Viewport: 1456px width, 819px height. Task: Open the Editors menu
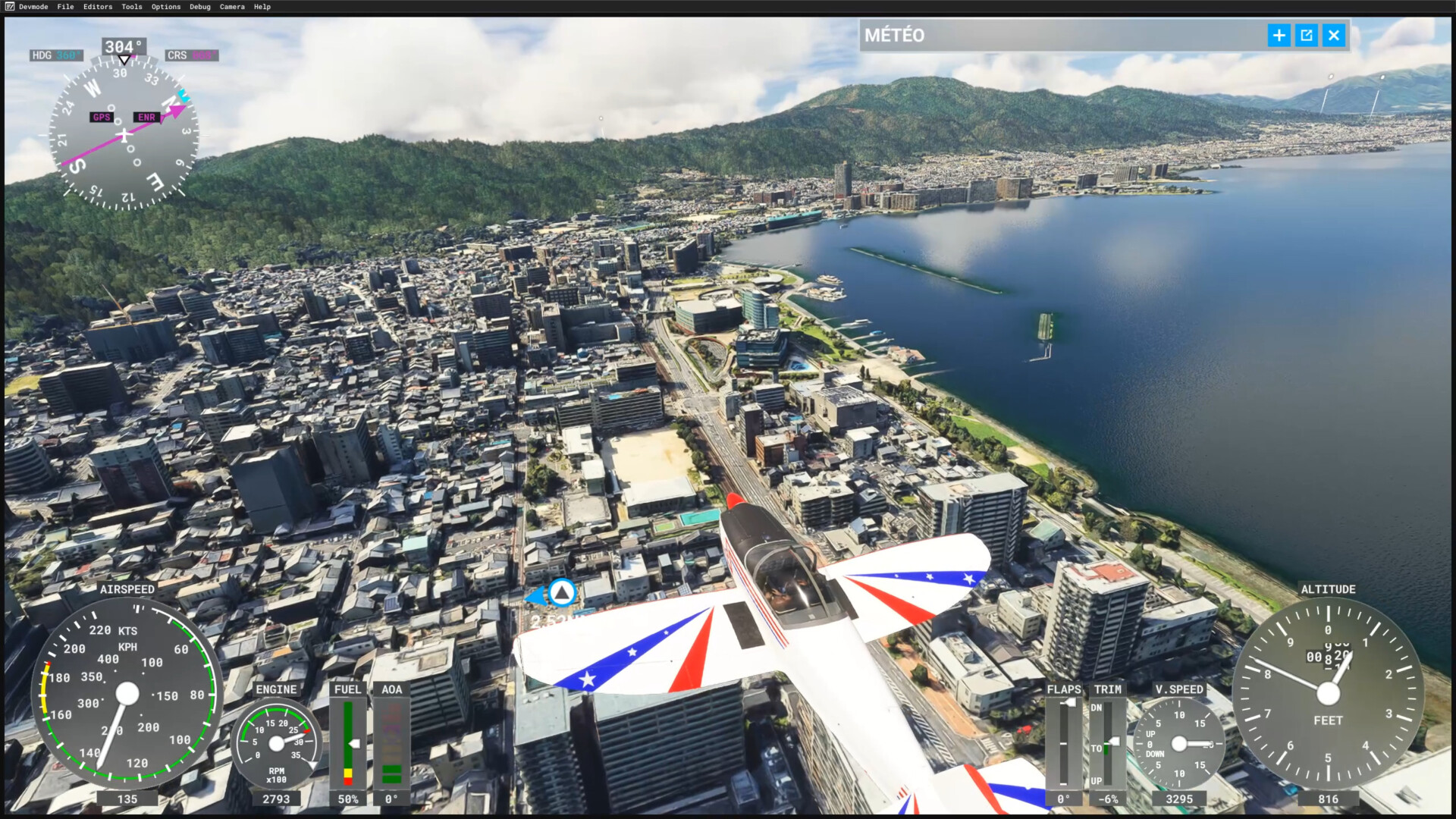click(x=98, y=7)
